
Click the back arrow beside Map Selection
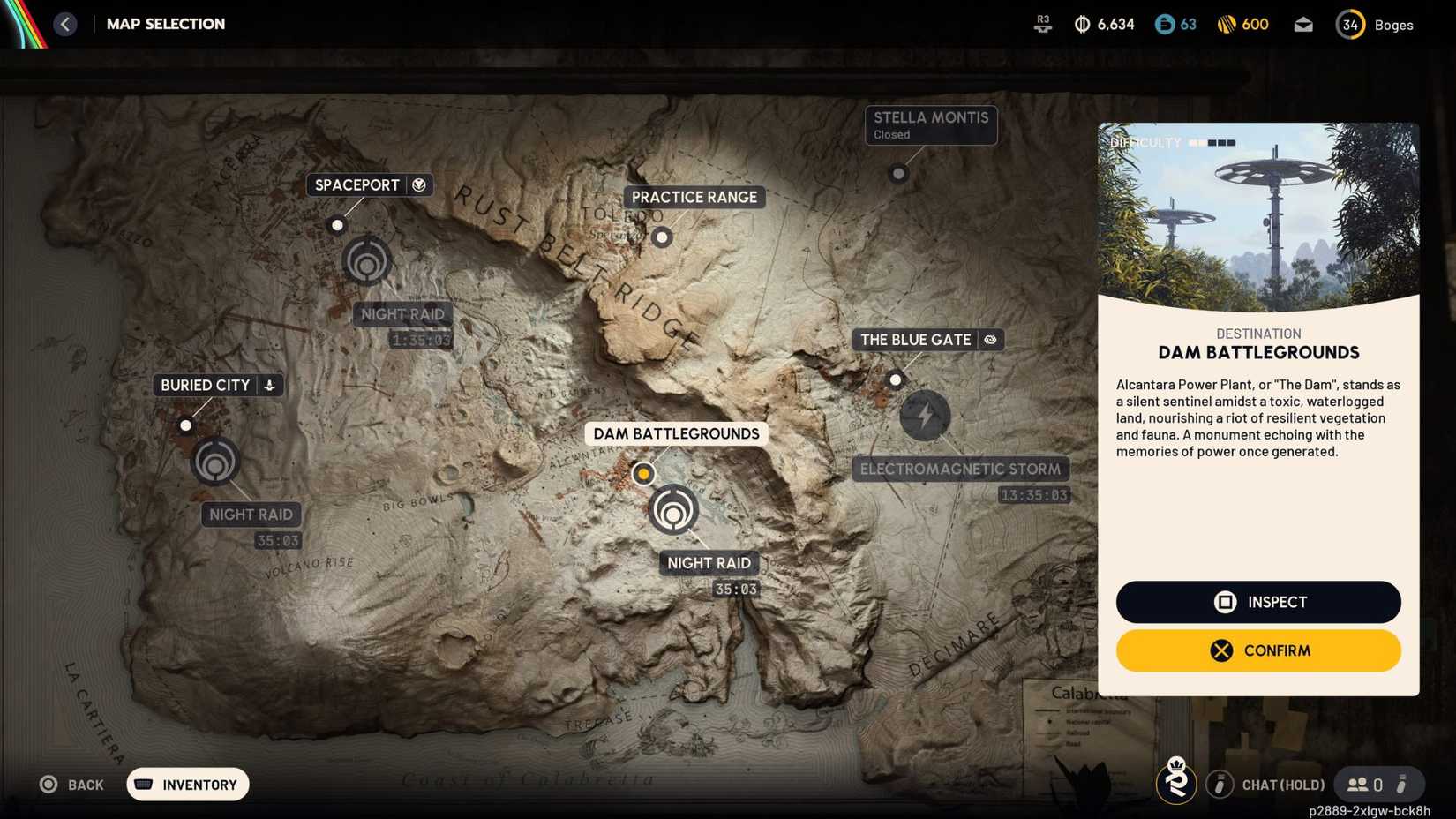(x=64, y=24)
